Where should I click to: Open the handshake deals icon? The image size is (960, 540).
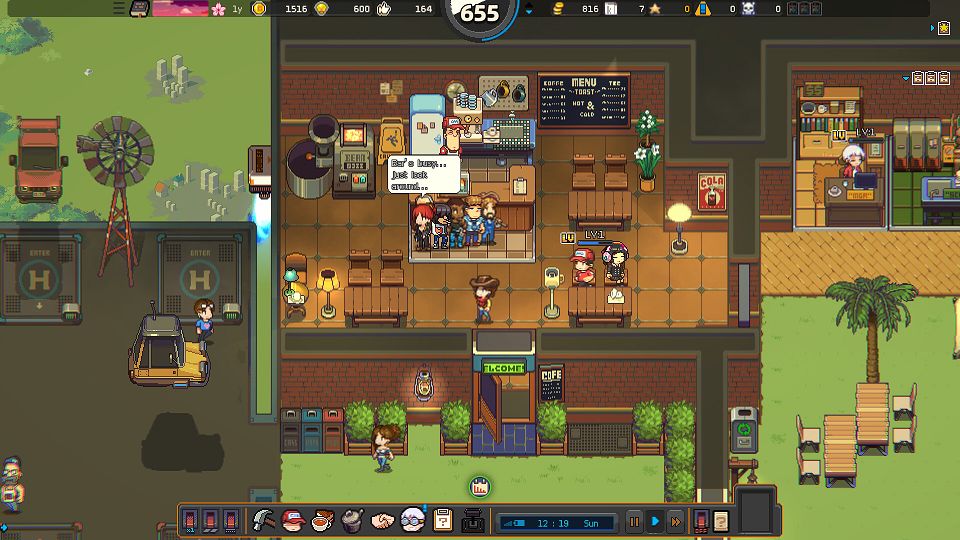(x=382, y=520)
